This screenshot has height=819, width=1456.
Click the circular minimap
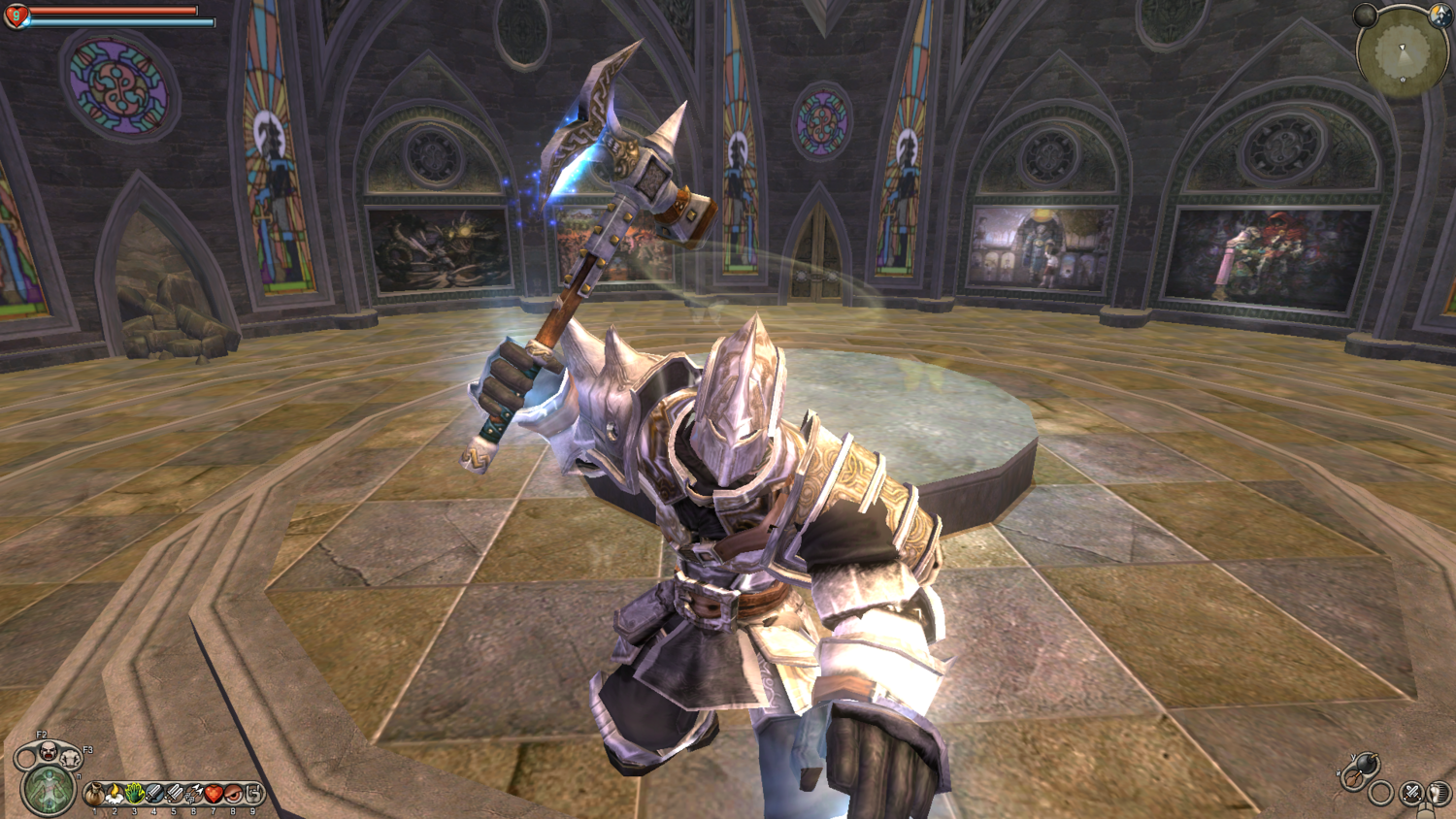1404,52
